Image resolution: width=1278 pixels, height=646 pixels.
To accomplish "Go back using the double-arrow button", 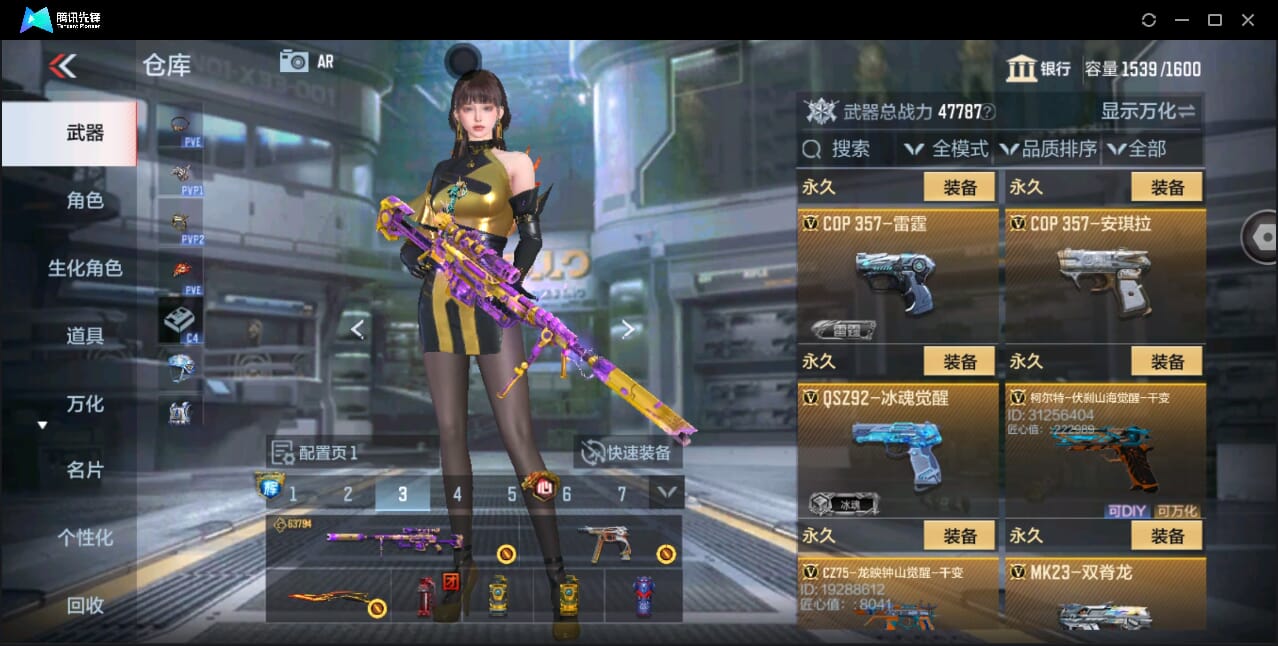I will [x=62, y=66].
